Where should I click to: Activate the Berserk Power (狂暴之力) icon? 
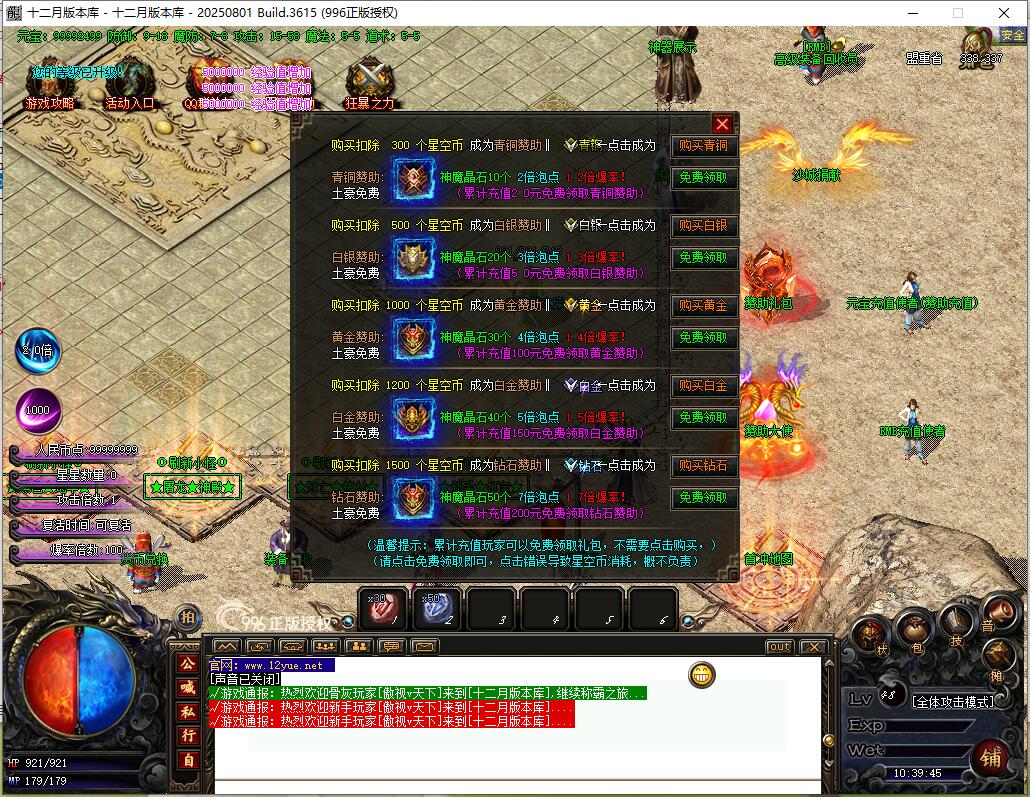point(370,84)
